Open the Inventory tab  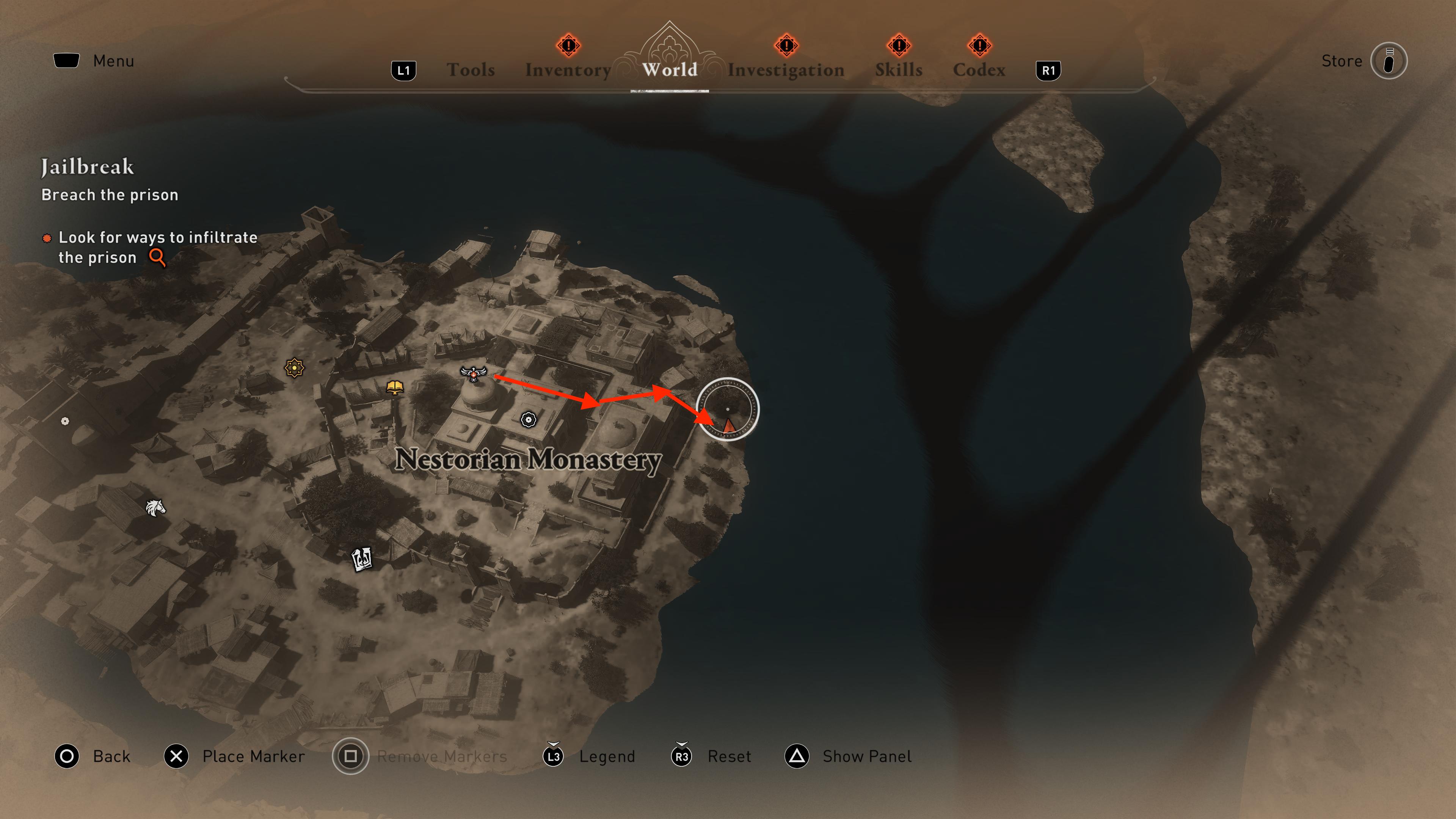click(x=568, y=69)
